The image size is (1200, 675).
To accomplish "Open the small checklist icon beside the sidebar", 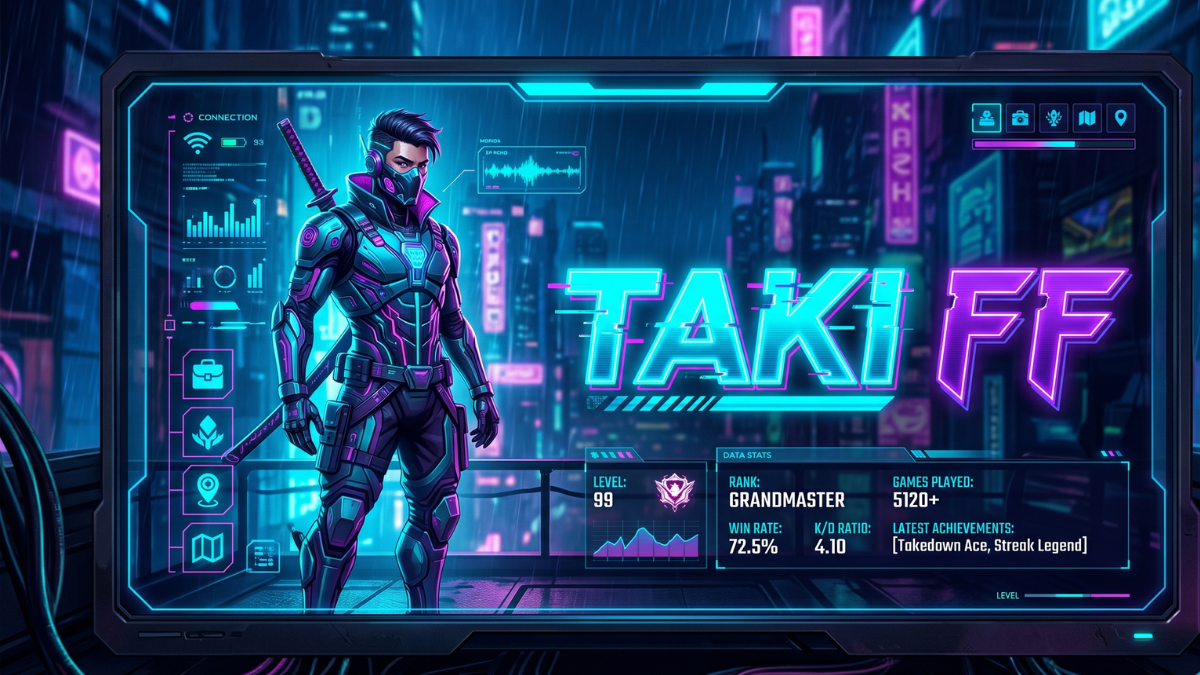I will coord(263,555).
